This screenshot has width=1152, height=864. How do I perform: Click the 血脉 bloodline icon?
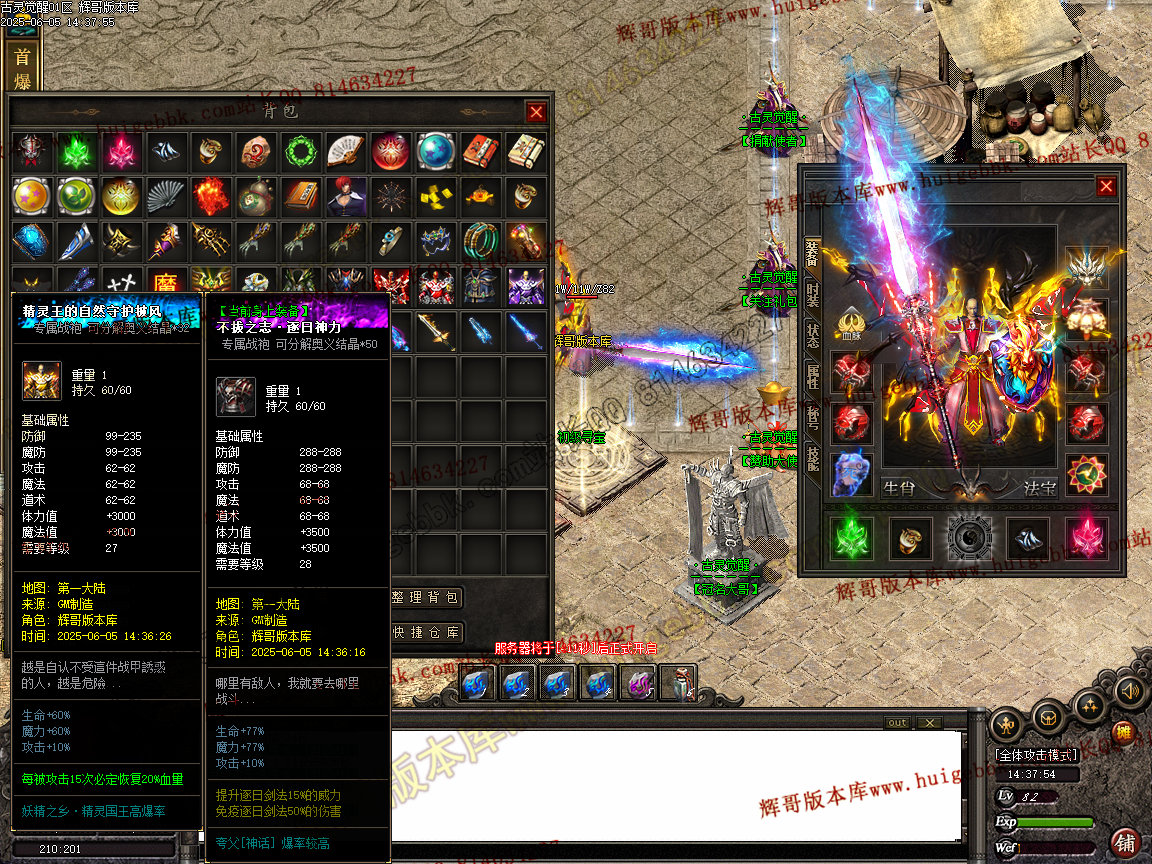tap(851, 324)
